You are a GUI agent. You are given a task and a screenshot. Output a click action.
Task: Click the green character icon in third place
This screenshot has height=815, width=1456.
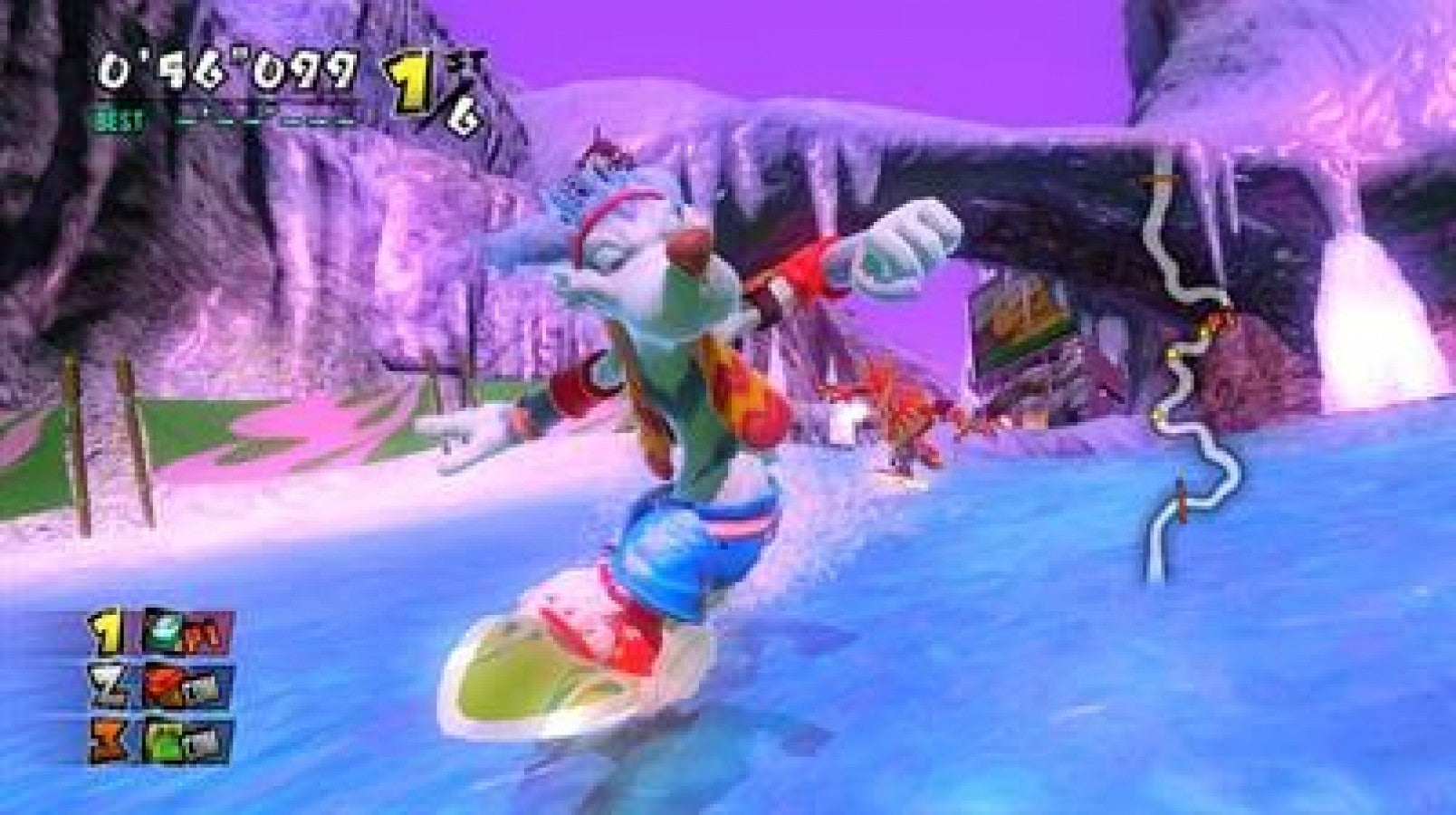point(166,739)
